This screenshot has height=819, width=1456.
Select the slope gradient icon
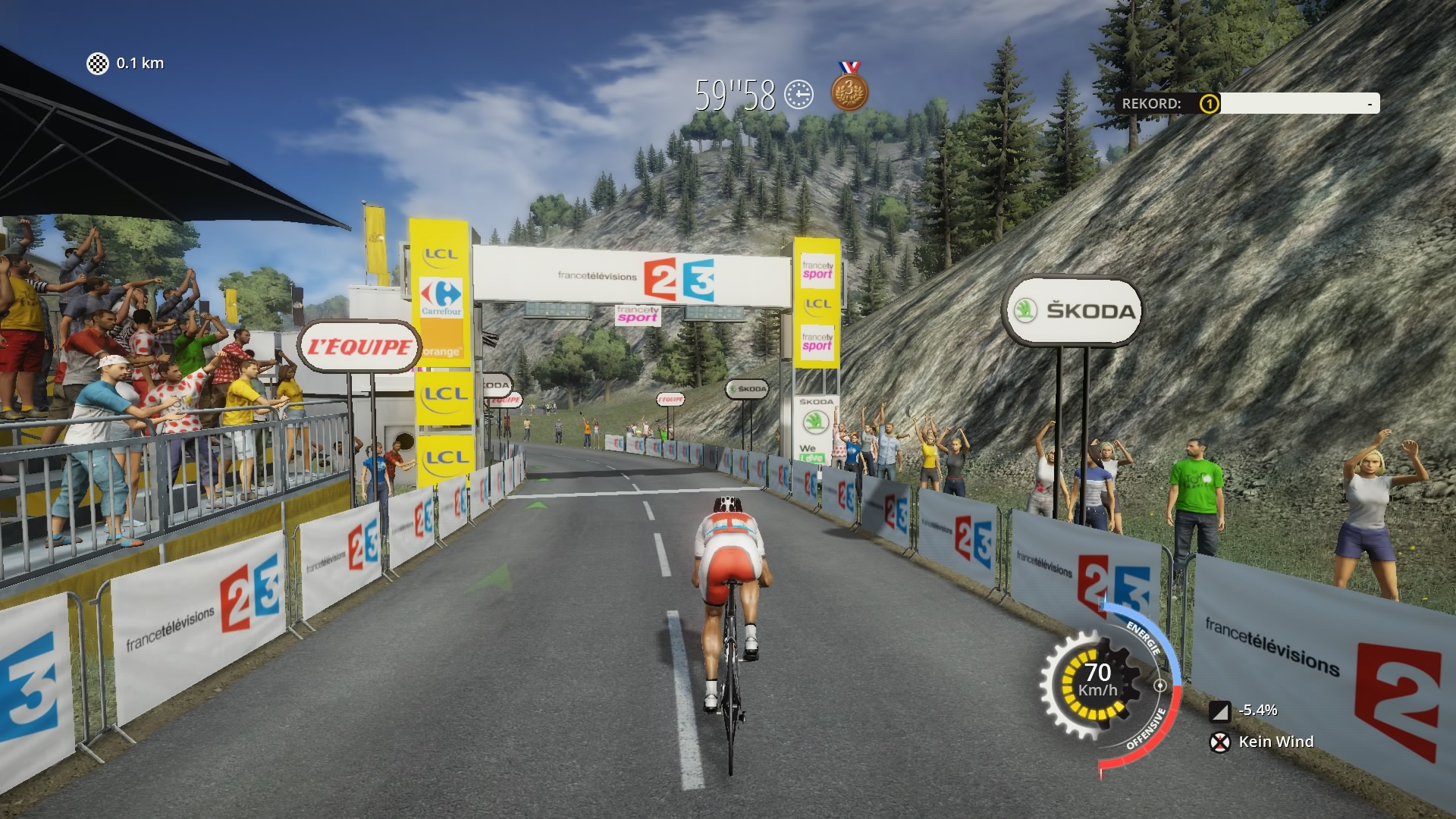1219,711
